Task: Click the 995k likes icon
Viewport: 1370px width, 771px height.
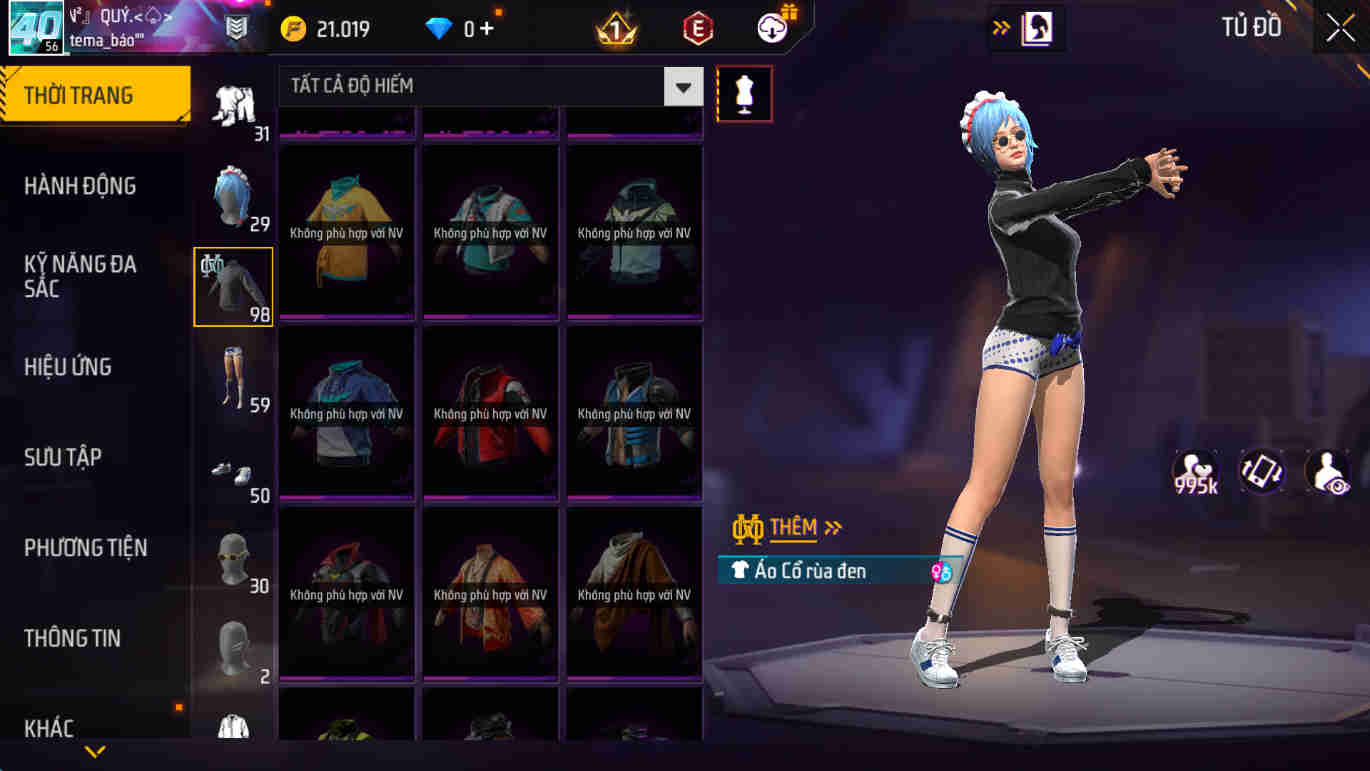Action: pyautogui.click(x=1196, y=470)
